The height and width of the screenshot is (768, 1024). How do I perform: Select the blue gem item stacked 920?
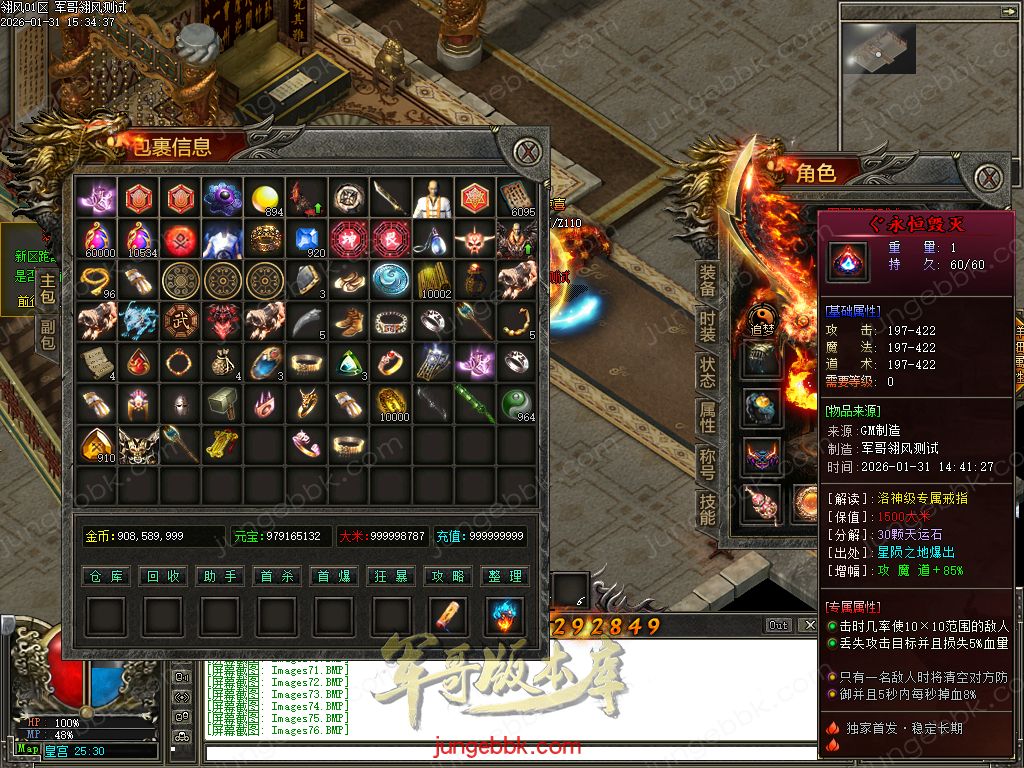tap(307, 240)
